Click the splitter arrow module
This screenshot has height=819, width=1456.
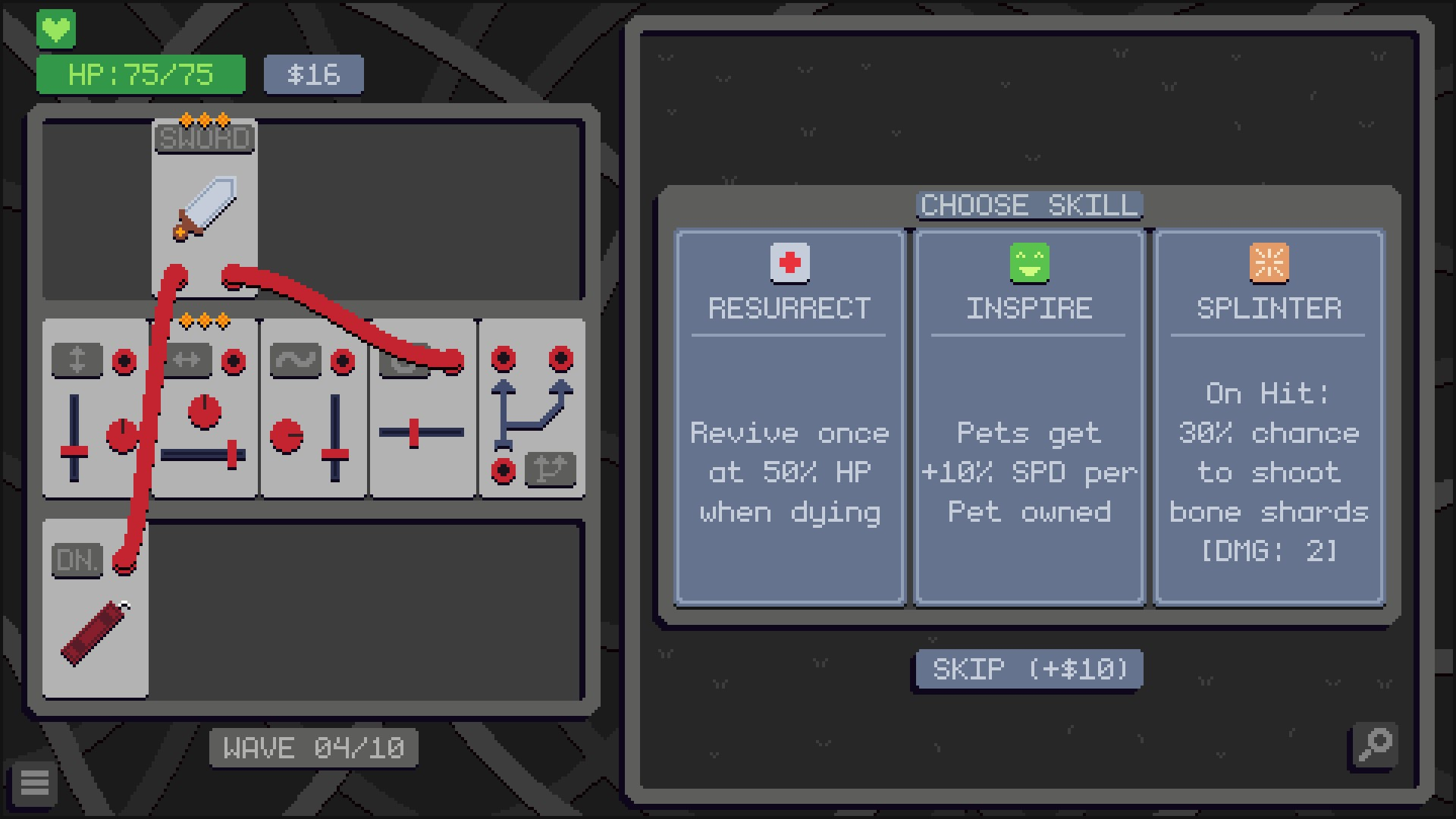coord(532,409)
